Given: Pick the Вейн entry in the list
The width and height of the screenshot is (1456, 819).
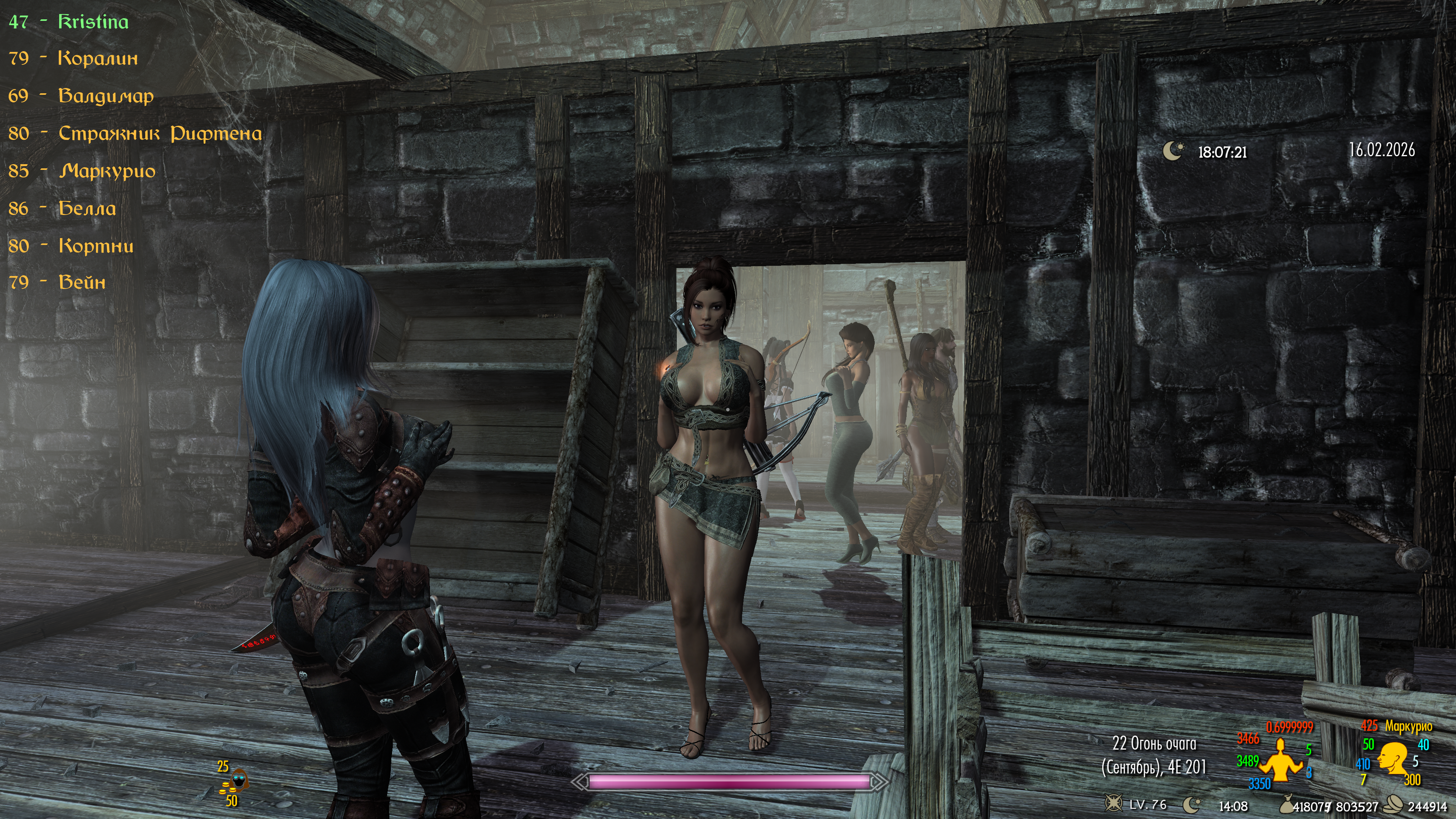Looking at the screenshot, I should coord(82,282).
